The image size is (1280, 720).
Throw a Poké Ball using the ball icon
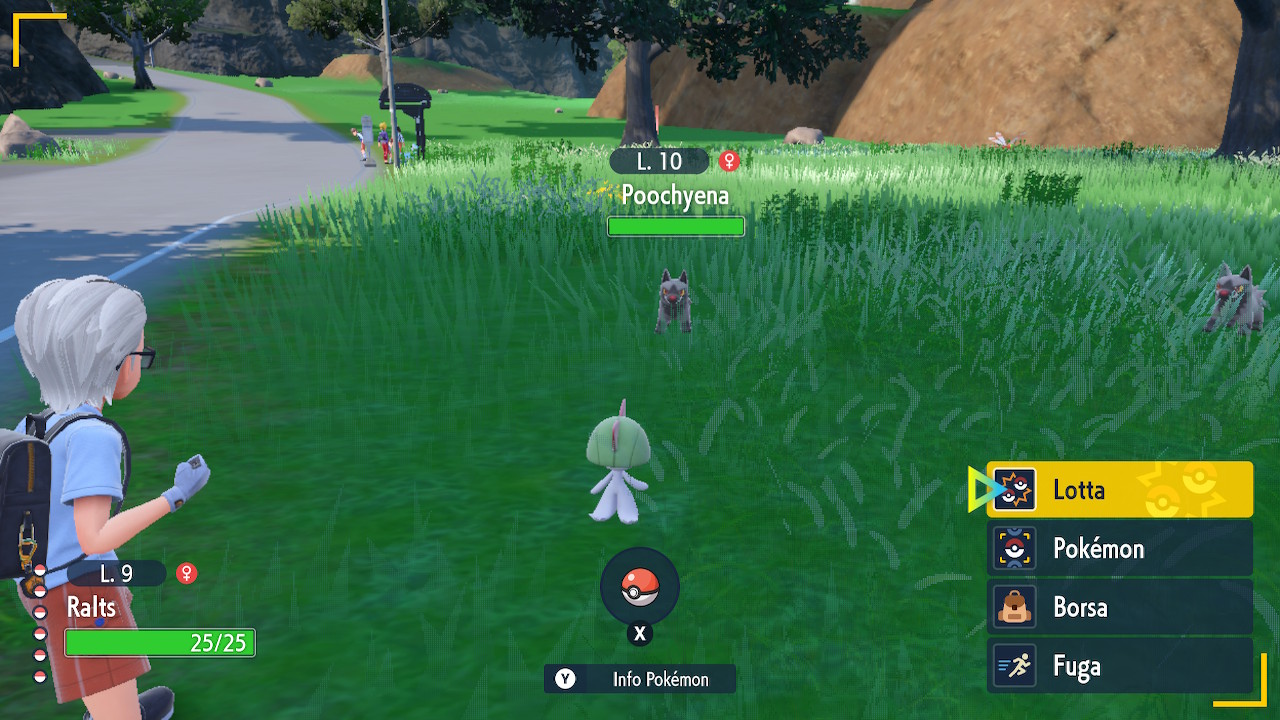(x=640, y=589)
